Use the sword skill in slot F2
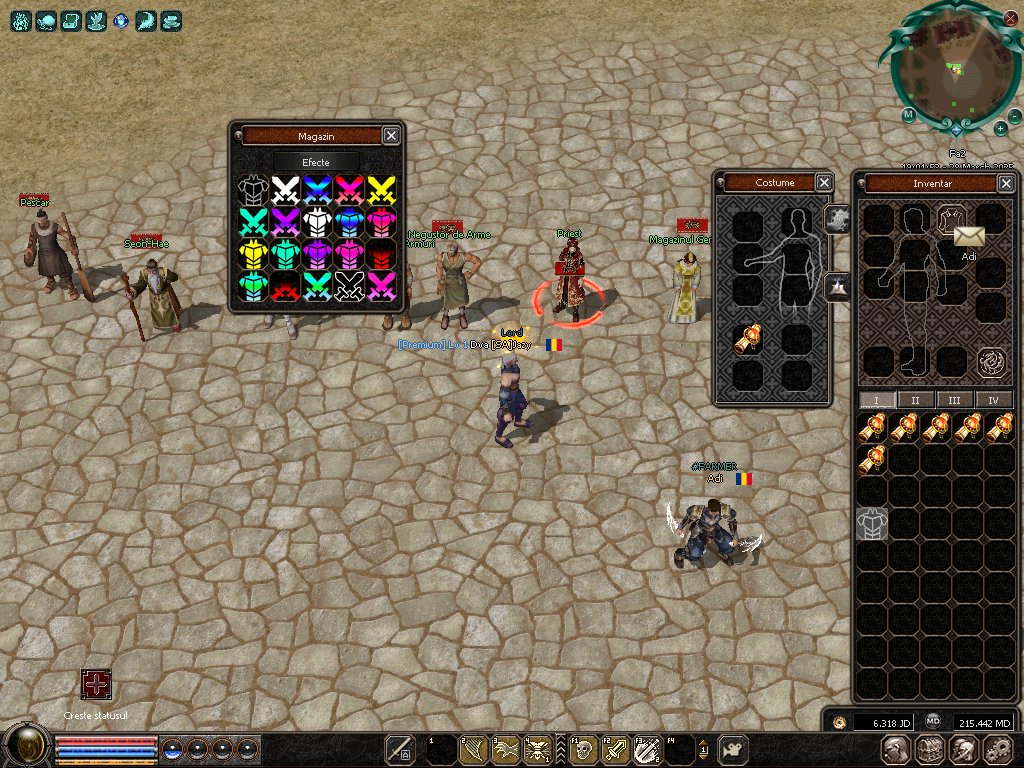Screen dimensions: 1024x768 (x=616, y=749)
